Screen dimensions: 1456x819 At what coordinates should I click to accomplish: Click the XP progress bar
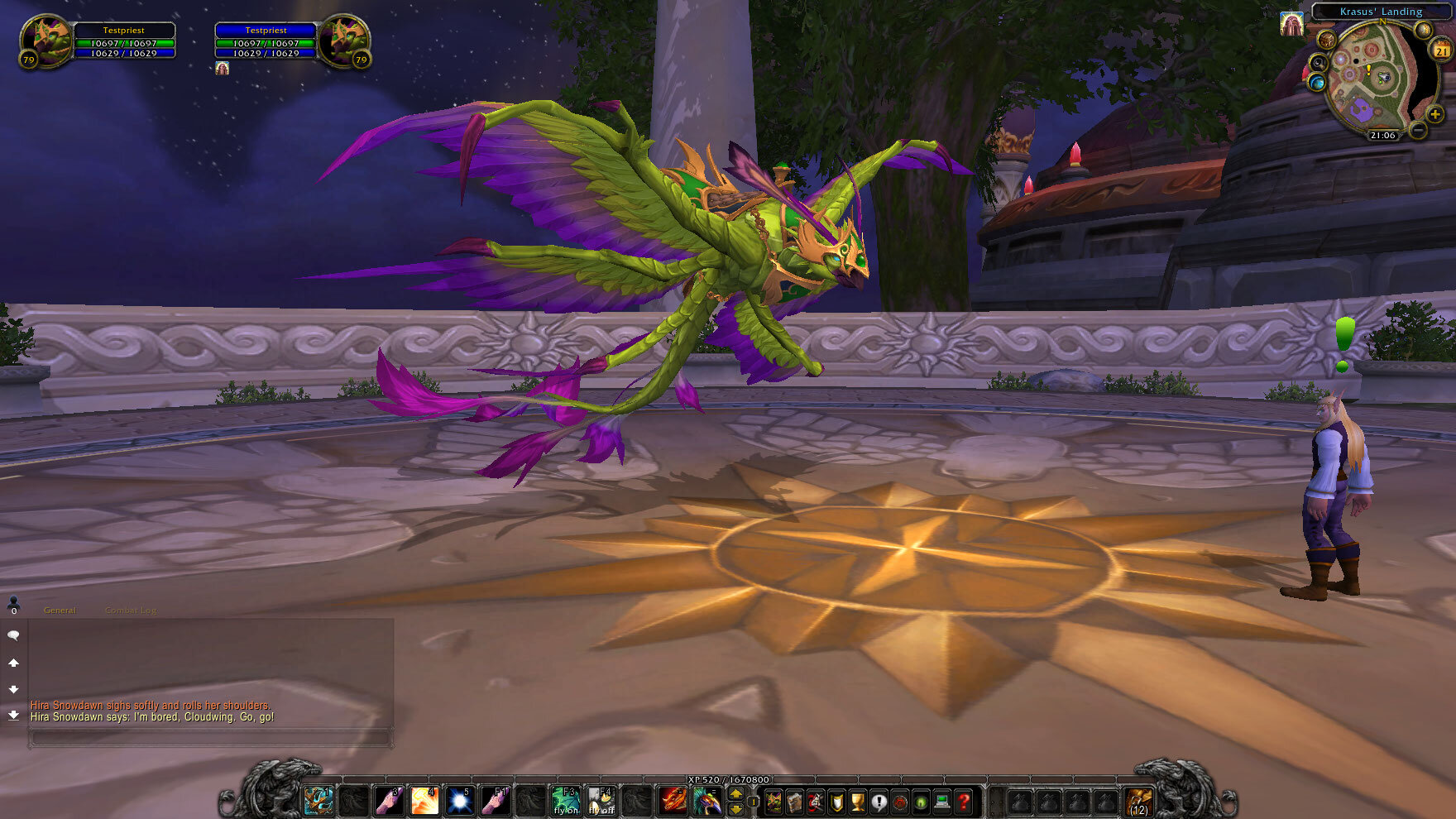[x=728, y=779]
